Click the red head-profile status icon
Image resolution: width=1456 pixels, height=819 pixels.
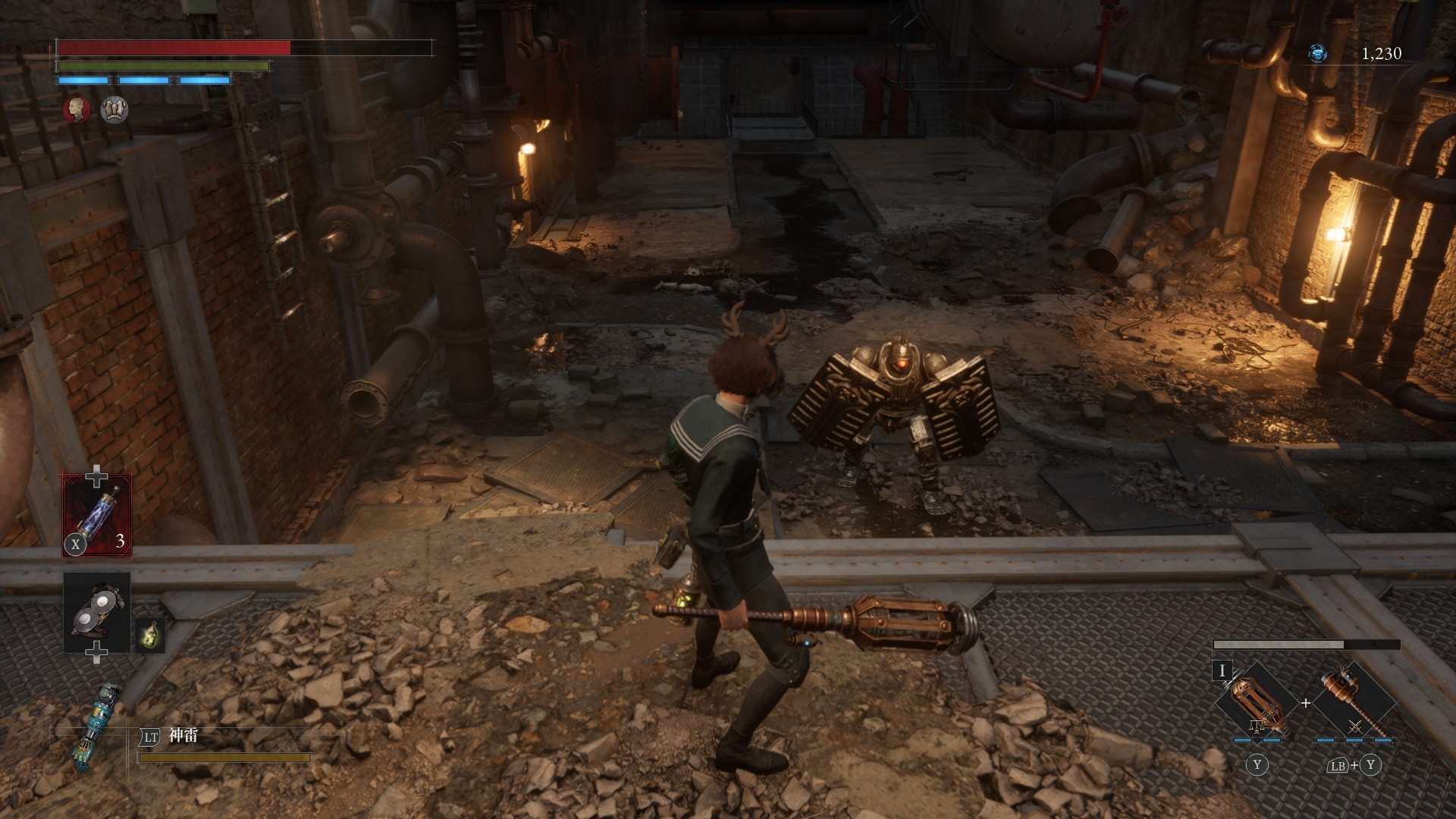(x=77, y=110)
